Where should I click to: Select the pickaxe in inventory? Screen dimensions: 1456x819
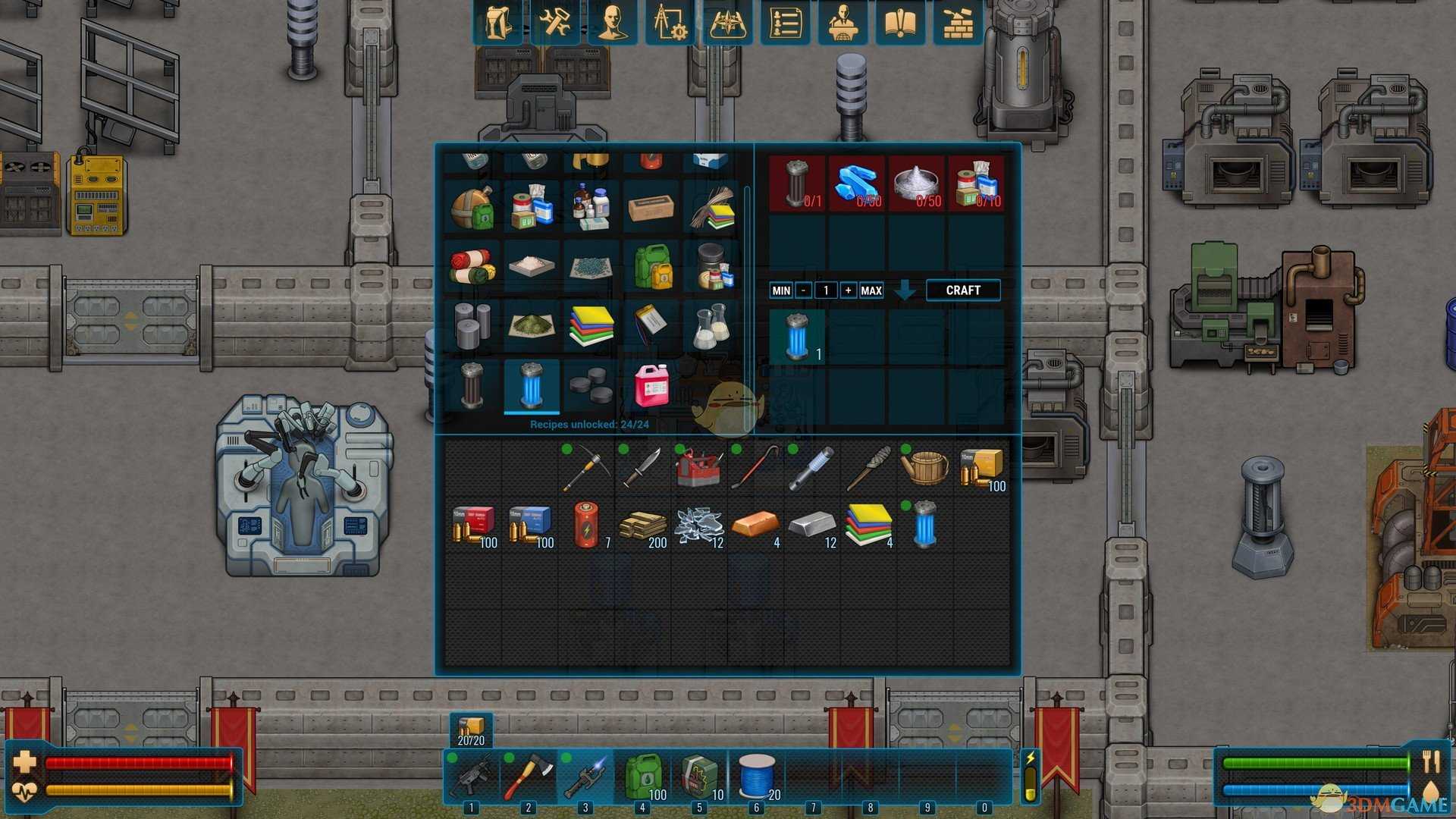[585, 468]
